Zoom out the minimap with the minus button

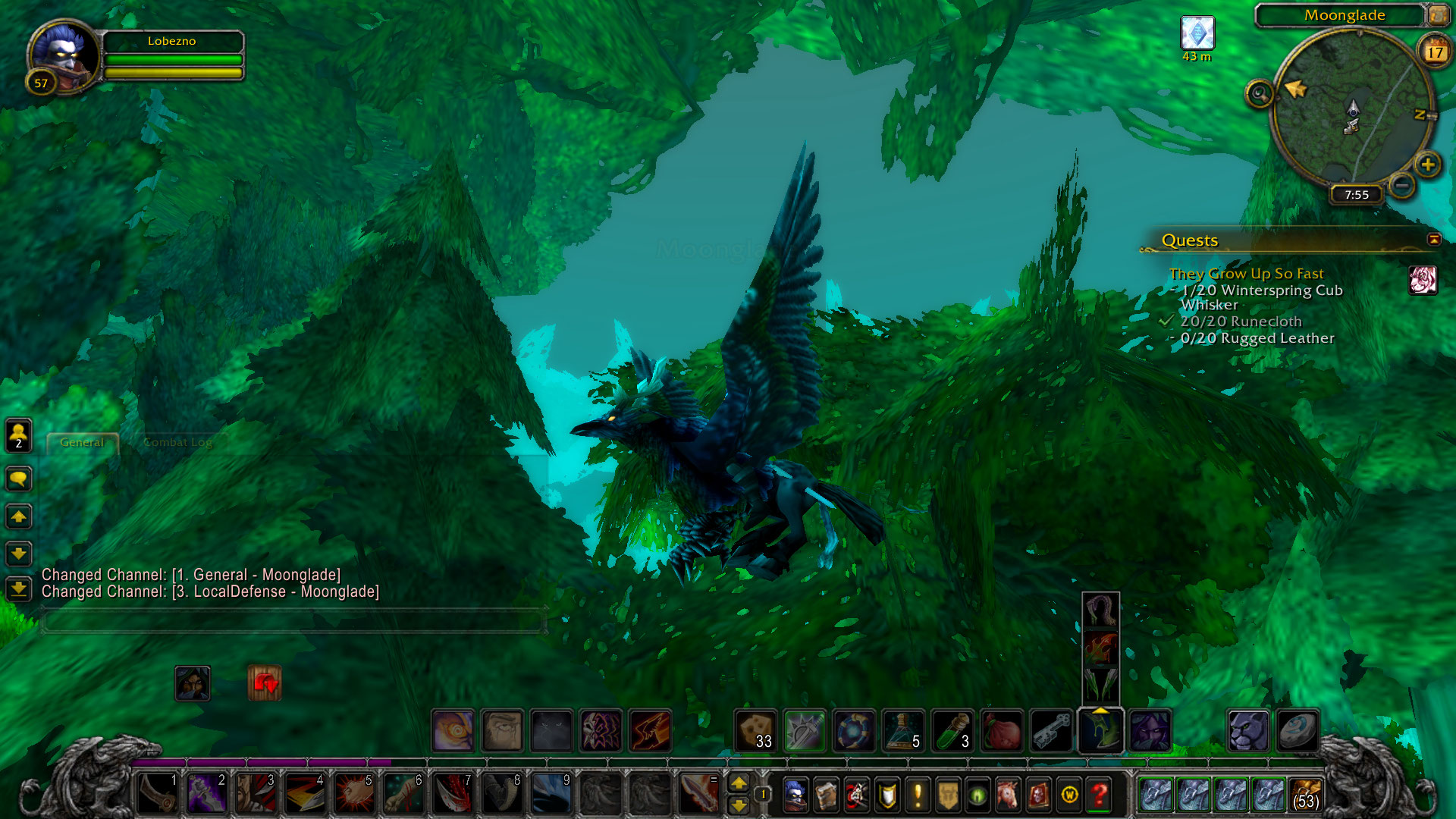[1402, 185]
